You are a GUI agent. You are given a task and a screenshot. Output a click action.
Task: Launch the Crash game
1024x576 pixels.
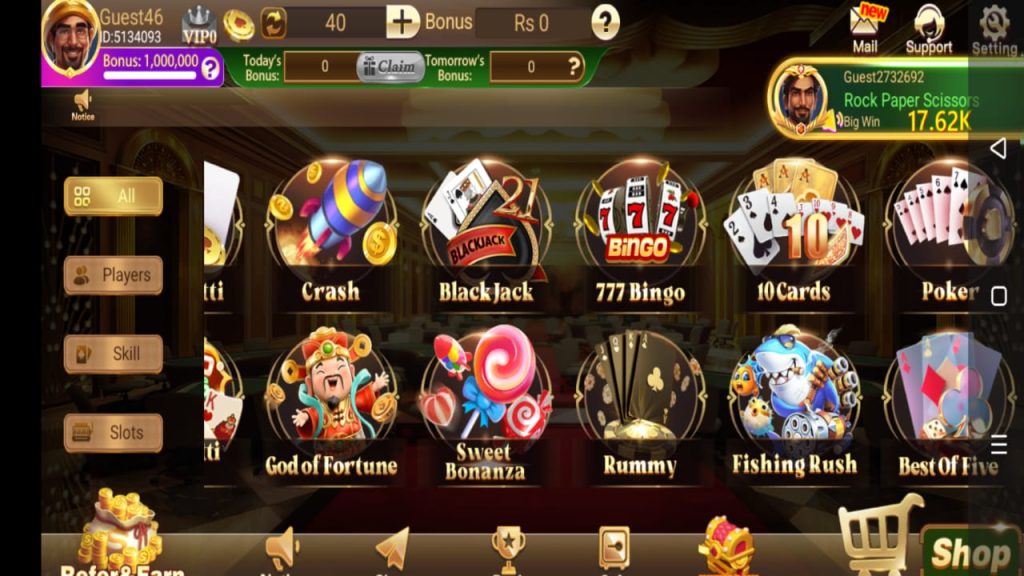pyautogui.click(x=331, y=232)
